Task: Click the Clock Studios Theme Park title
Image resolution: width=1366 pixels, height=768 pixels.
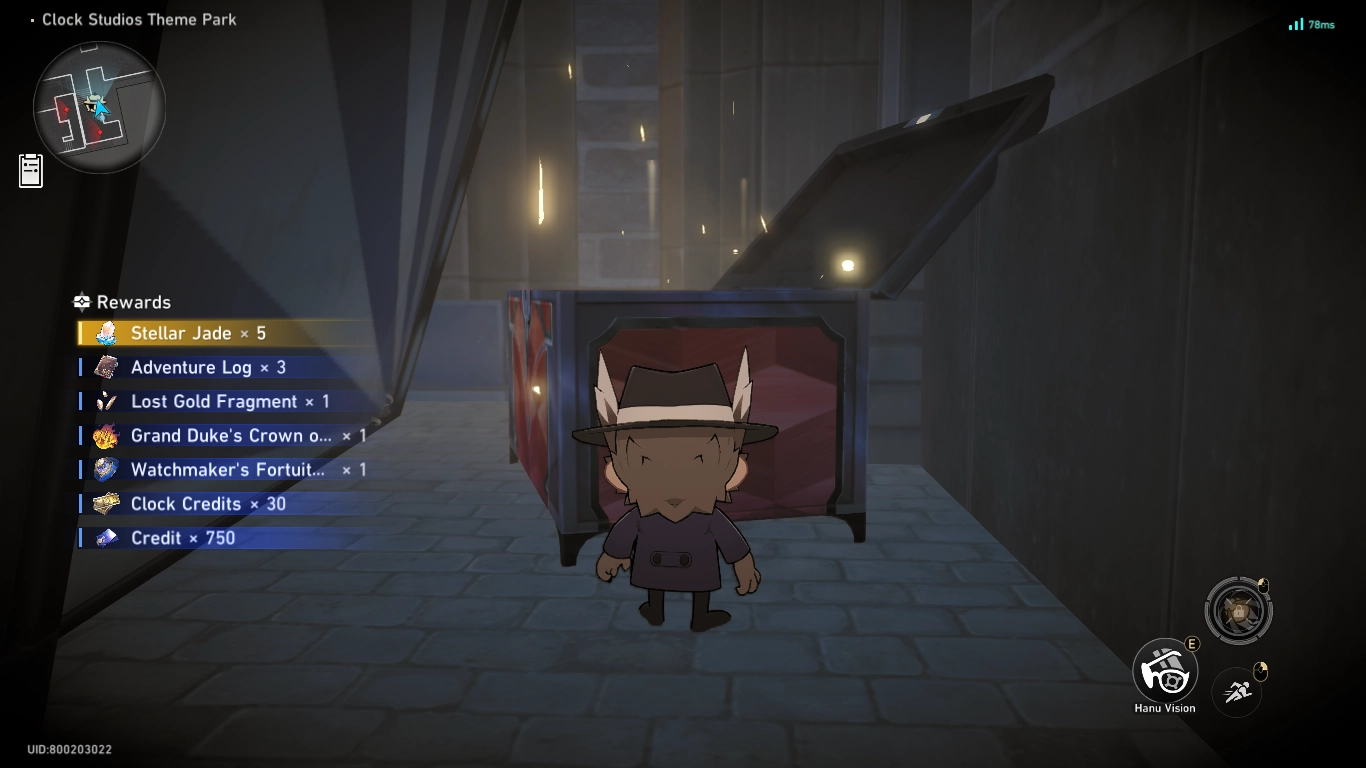Action: pos(139,19)
